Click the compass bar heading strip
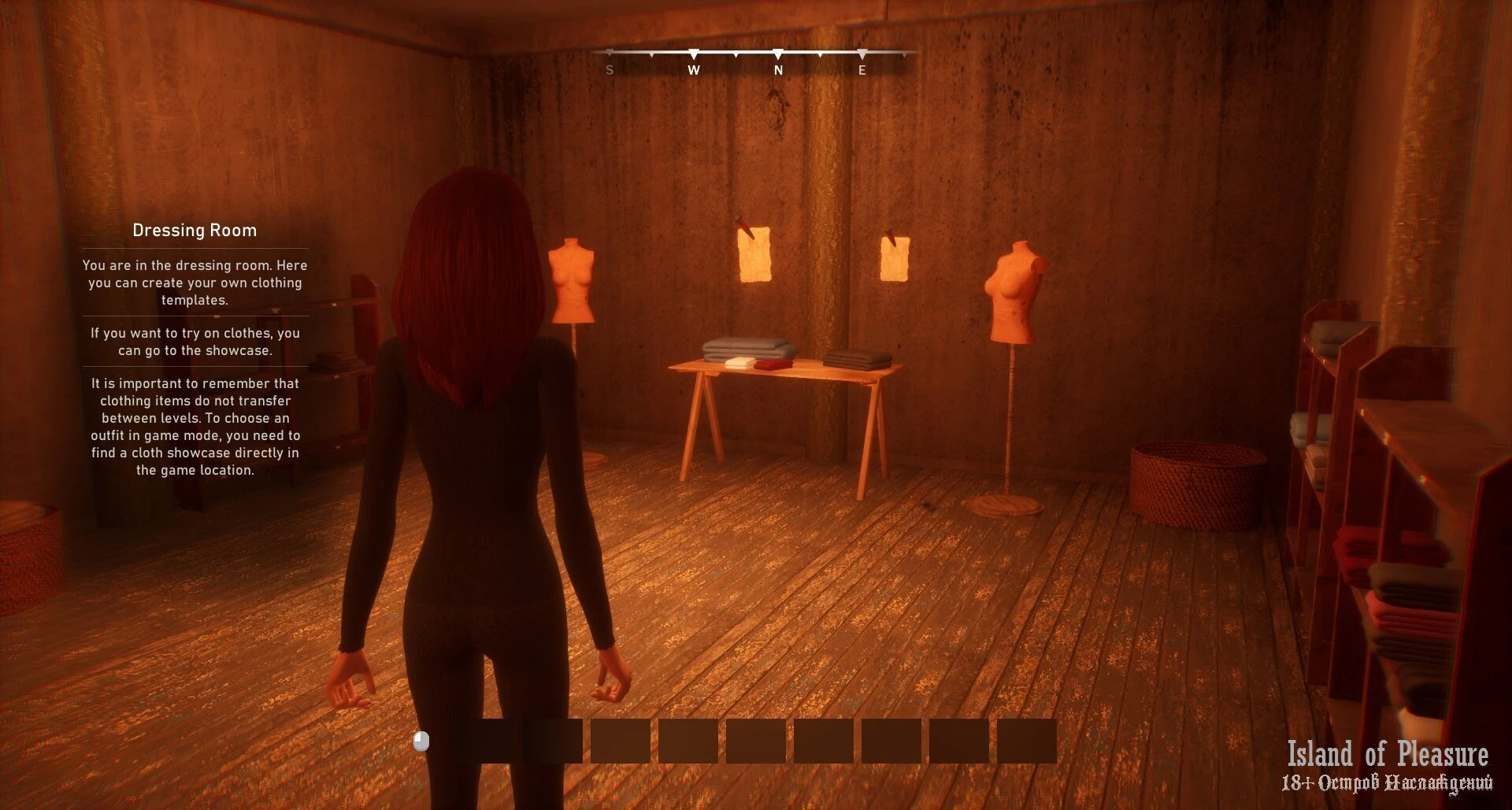Image resolution: width=1512 pixels, height=810 pixels. (756, 61)
